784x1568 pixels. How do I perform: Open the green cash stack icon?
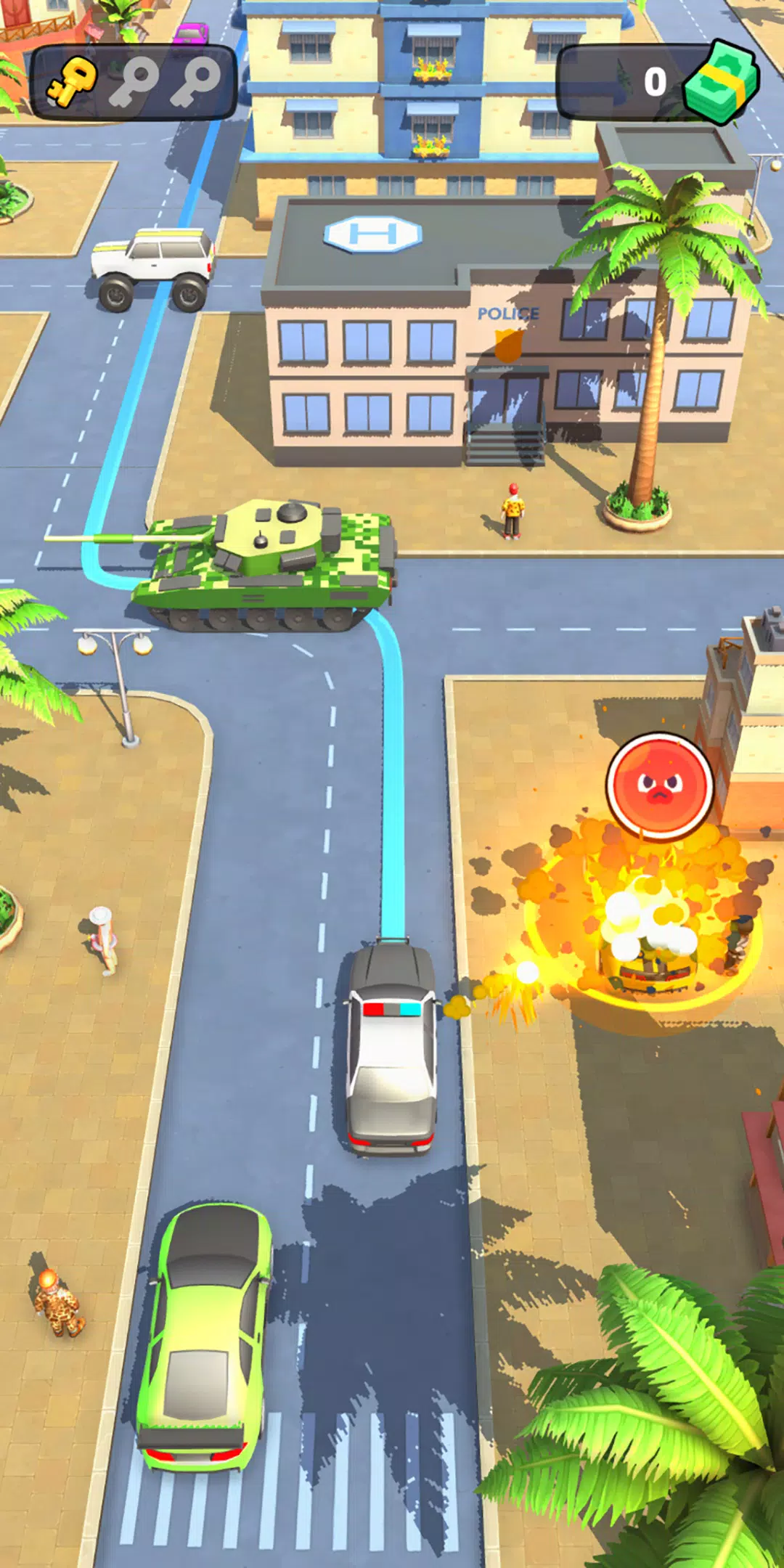click(722, 83)
